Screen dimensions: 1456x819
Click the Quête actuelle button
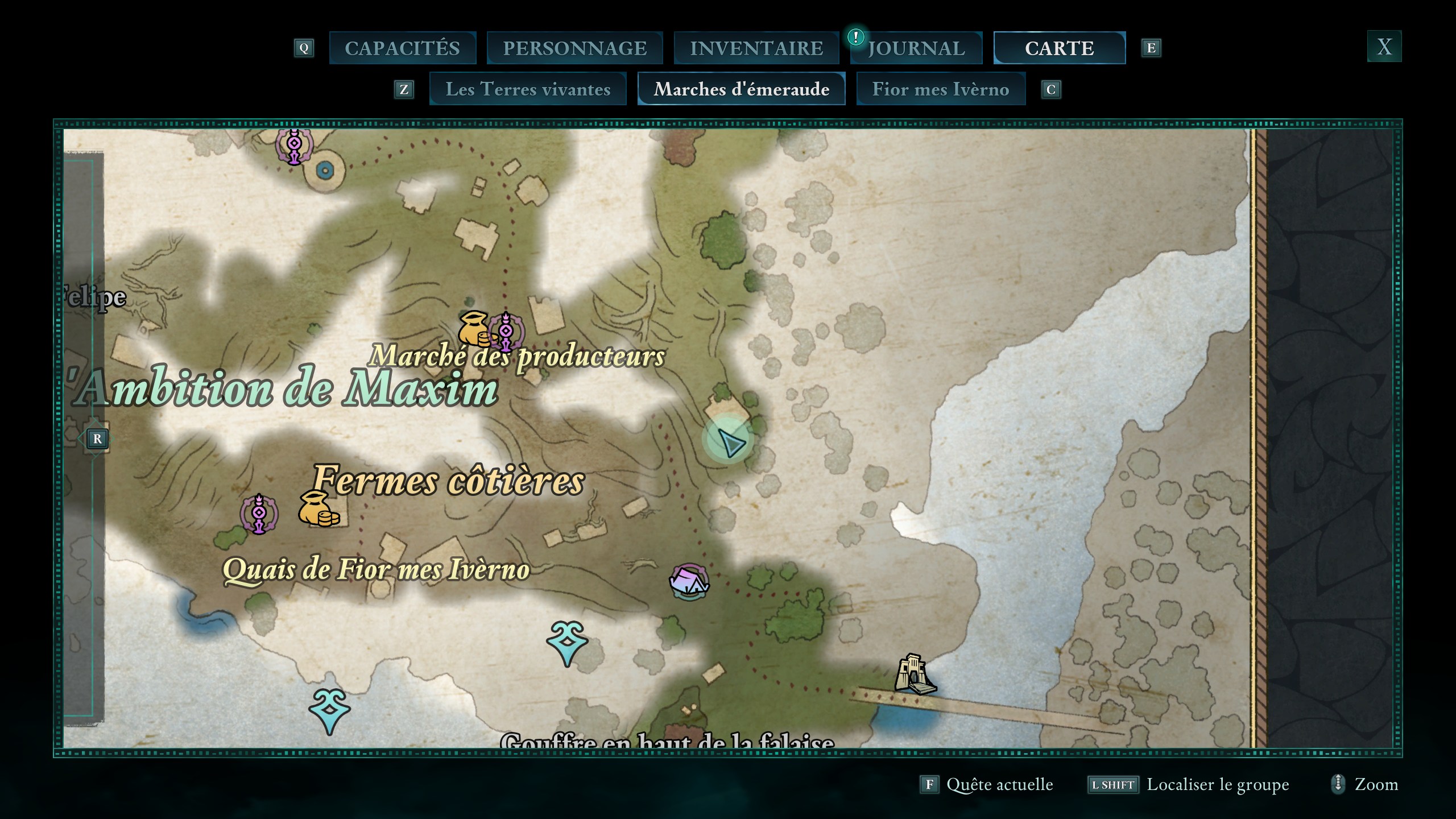987,785
